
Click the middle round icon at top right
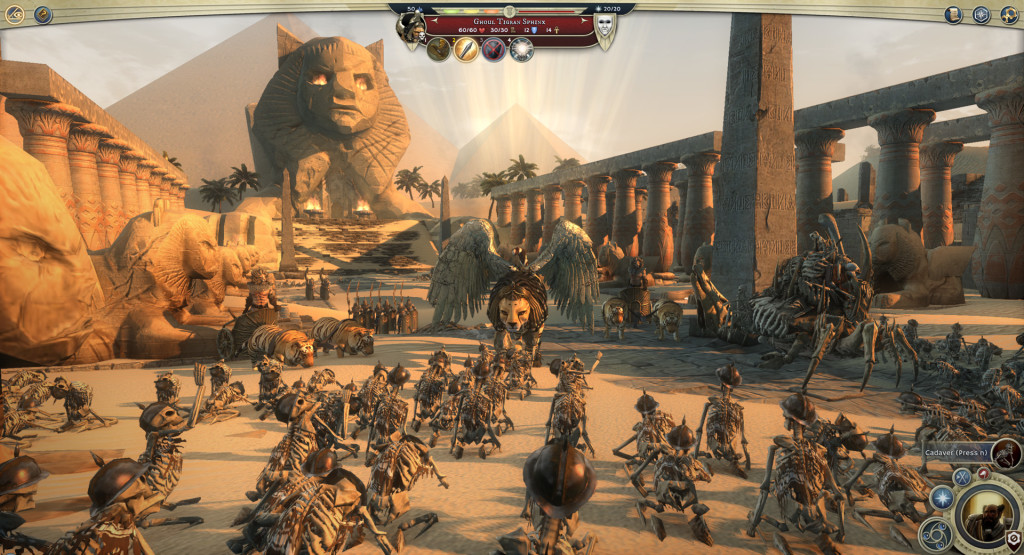[x=981, y=14]
